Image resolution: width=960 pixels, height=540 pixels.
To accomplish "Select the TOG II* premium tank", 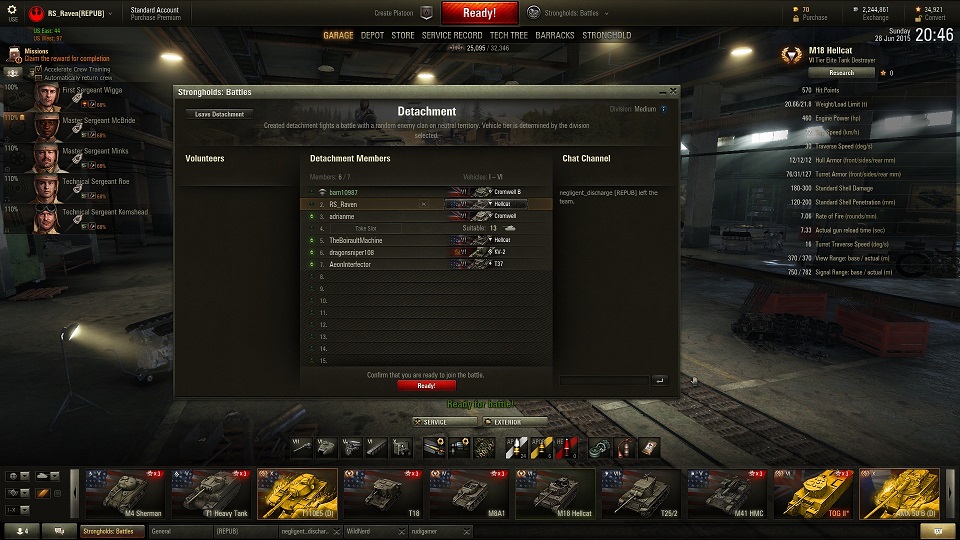I will click(x=813, y=495).
